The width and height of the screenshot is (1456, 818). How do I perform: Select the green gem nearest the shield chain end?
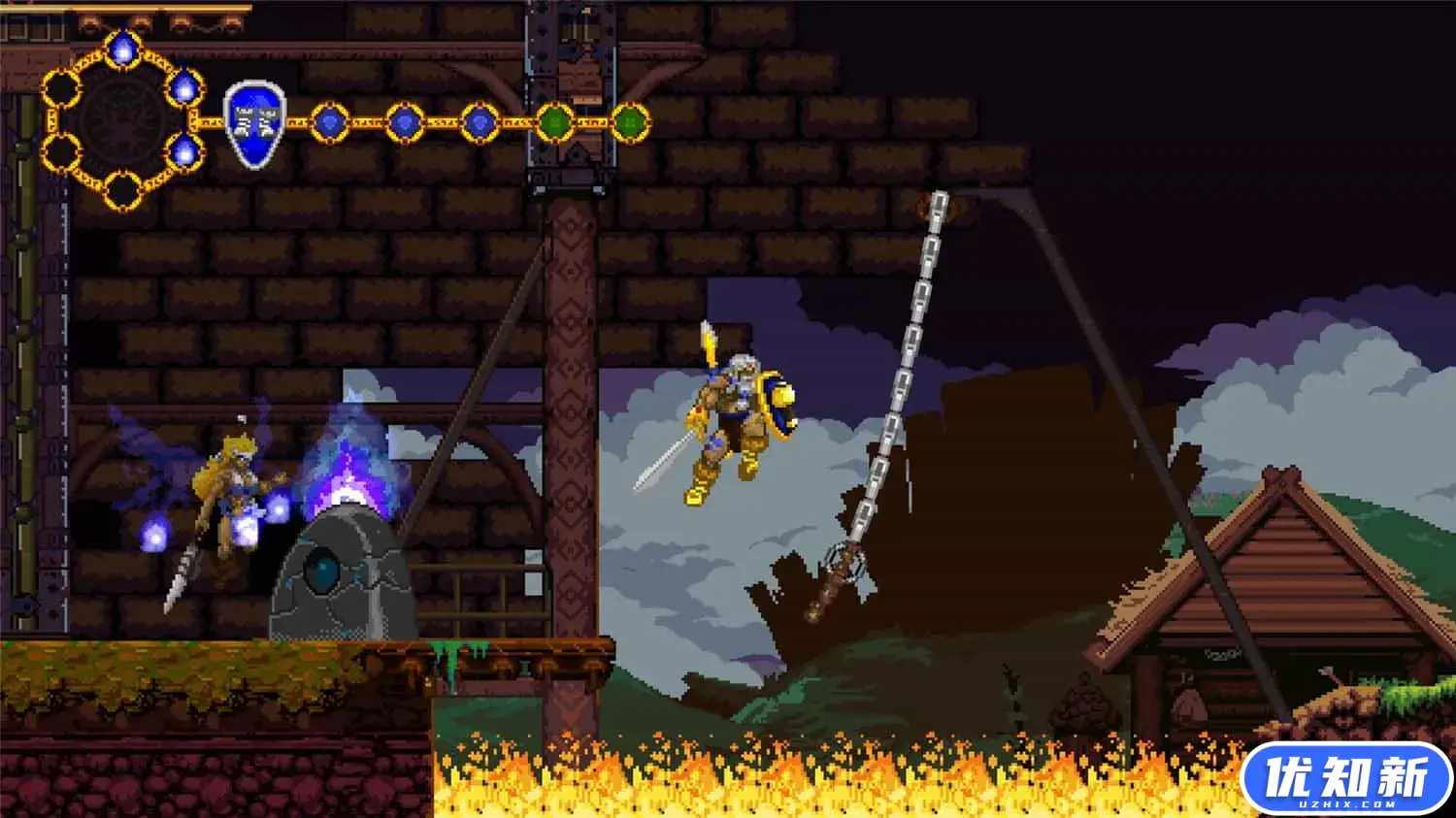(x=553, y=122)
